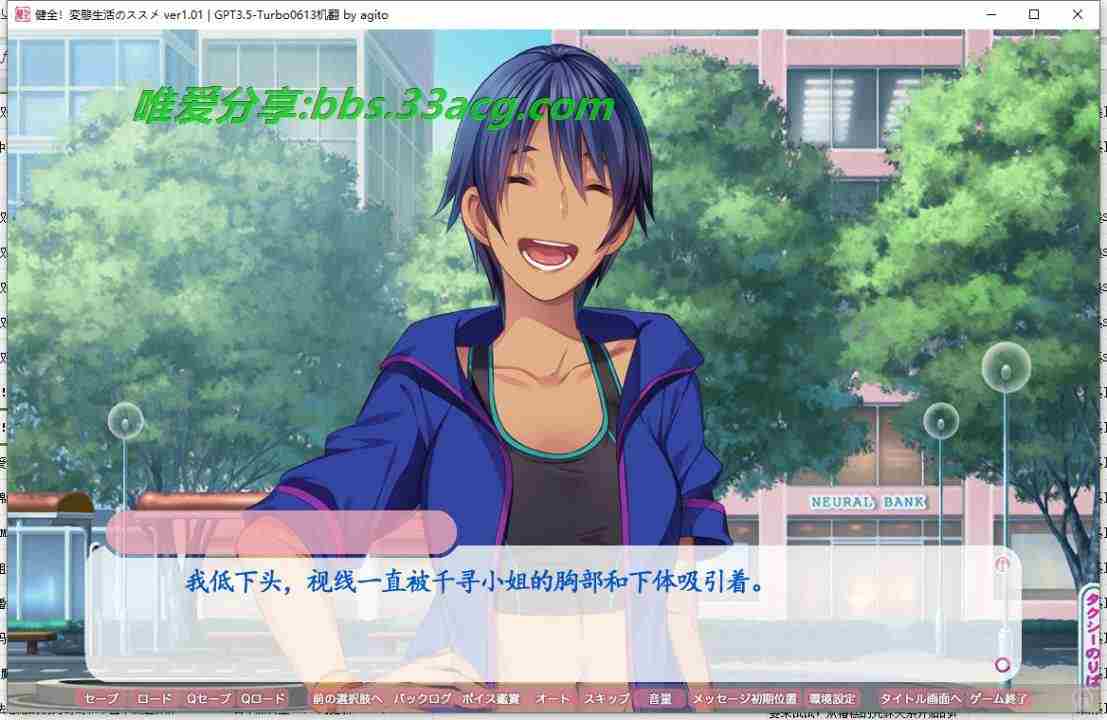1107x720 pixels.
Task: Activate スキップ (skip) mode
Action: point(606,699)
